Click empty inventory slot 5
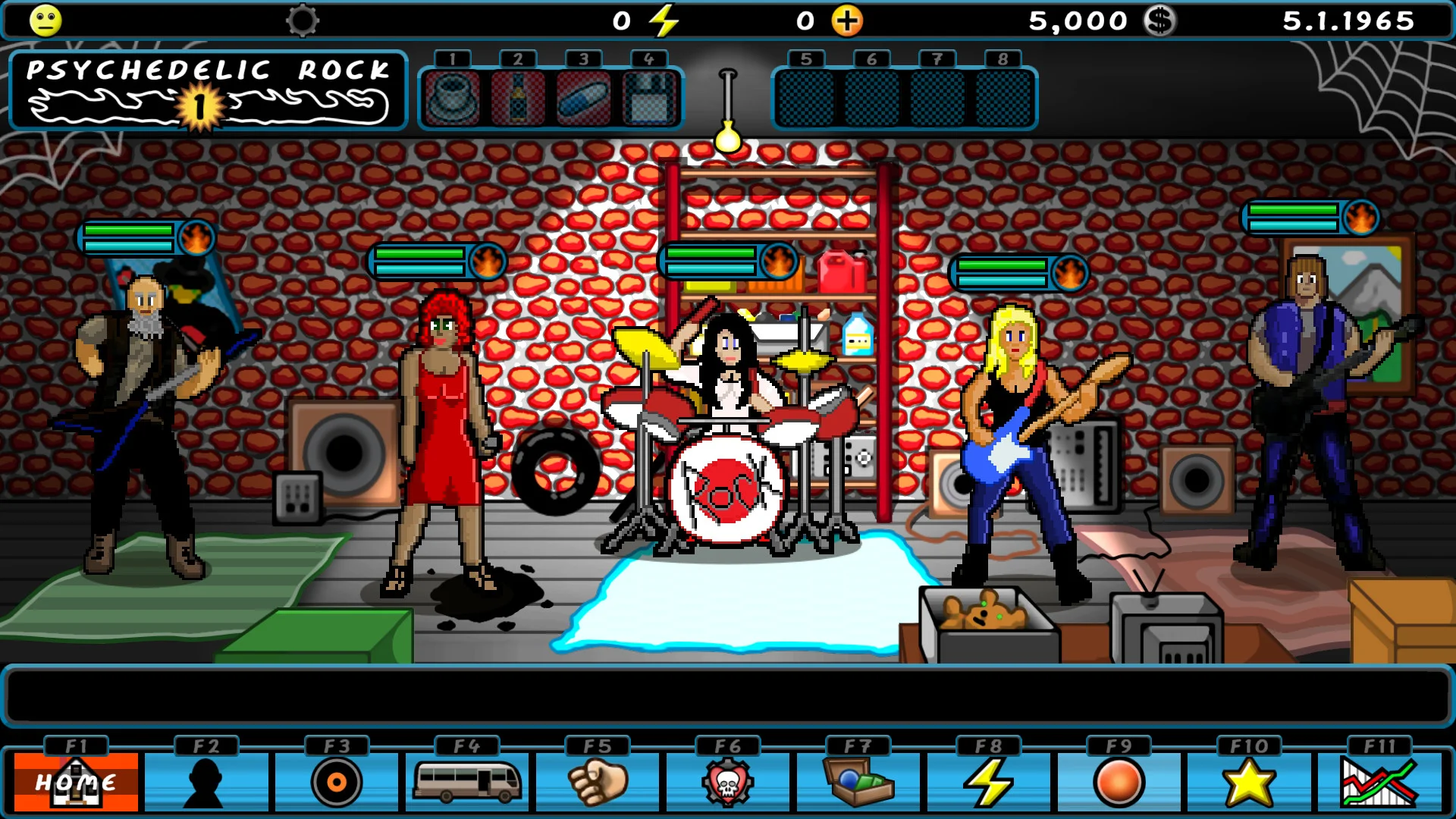 806,99
